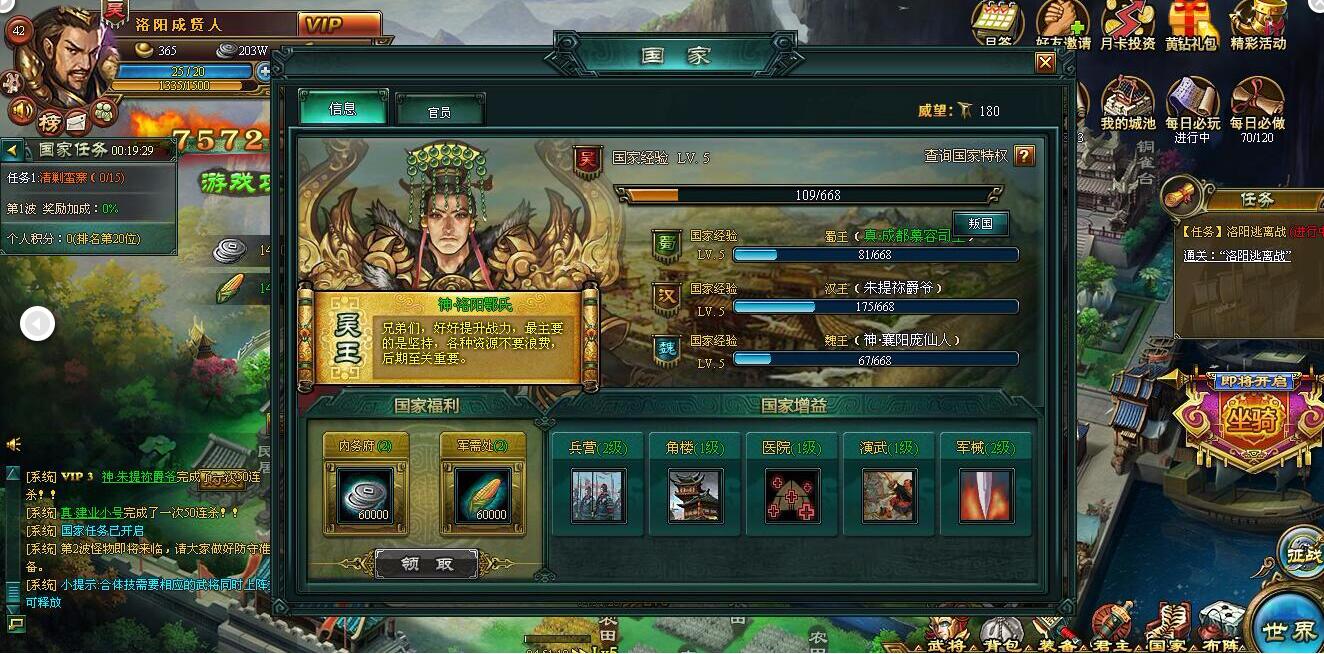Image resolution: width=1324 pixels, height=654 pixels.
Task: Open the national privileges question mark
Action: (1024, 156)
